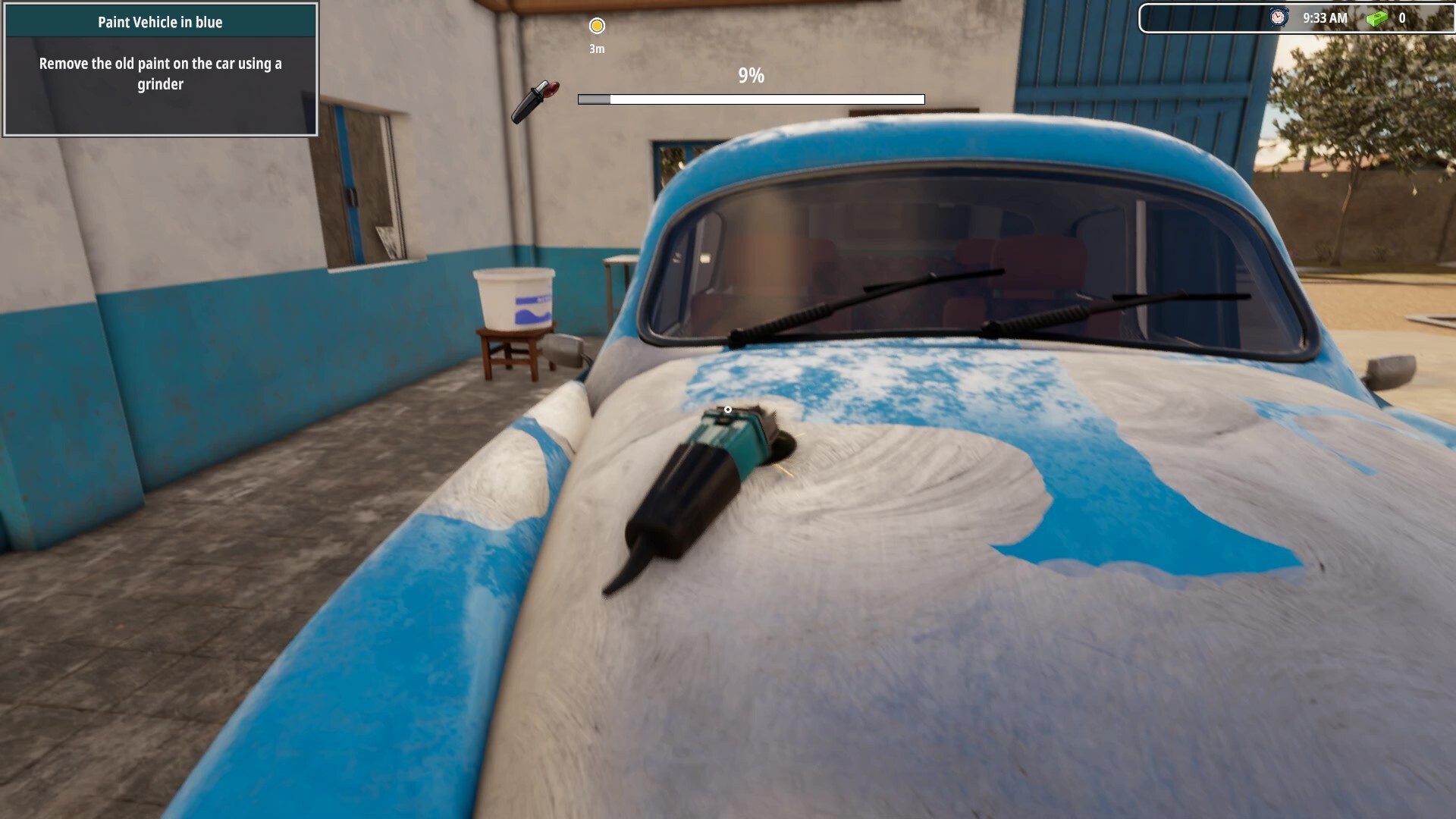Open the objective panel describing the grinder task
The width and height of the screenshot is (1456, 819).
pos(159,74)
